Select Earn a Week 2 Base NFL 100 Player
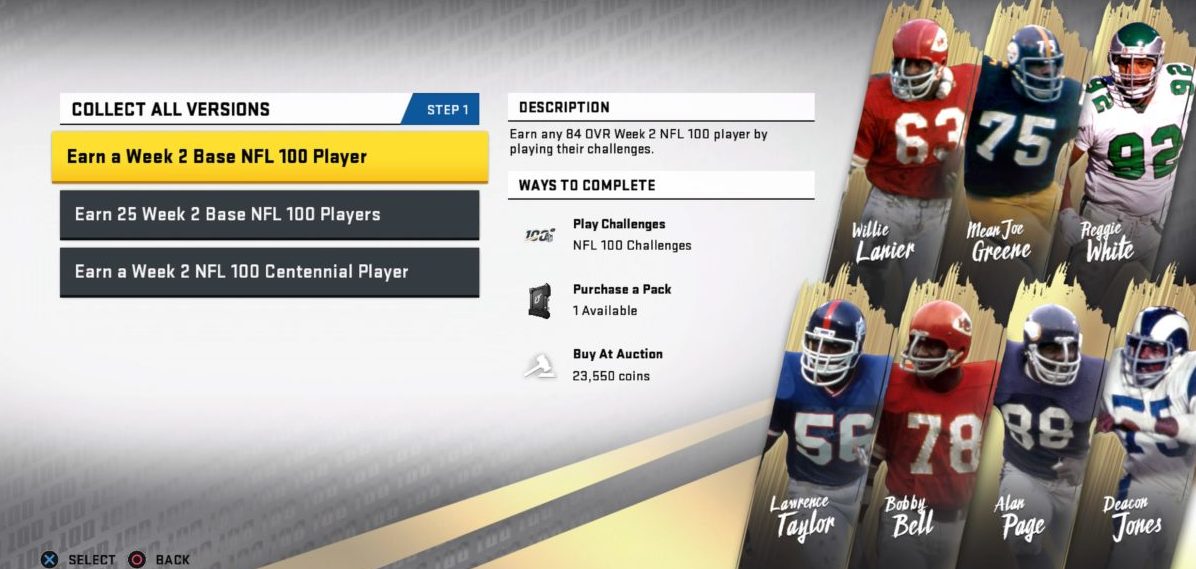1196x569 pixels. pyautogui.click(x=269, y=157)
